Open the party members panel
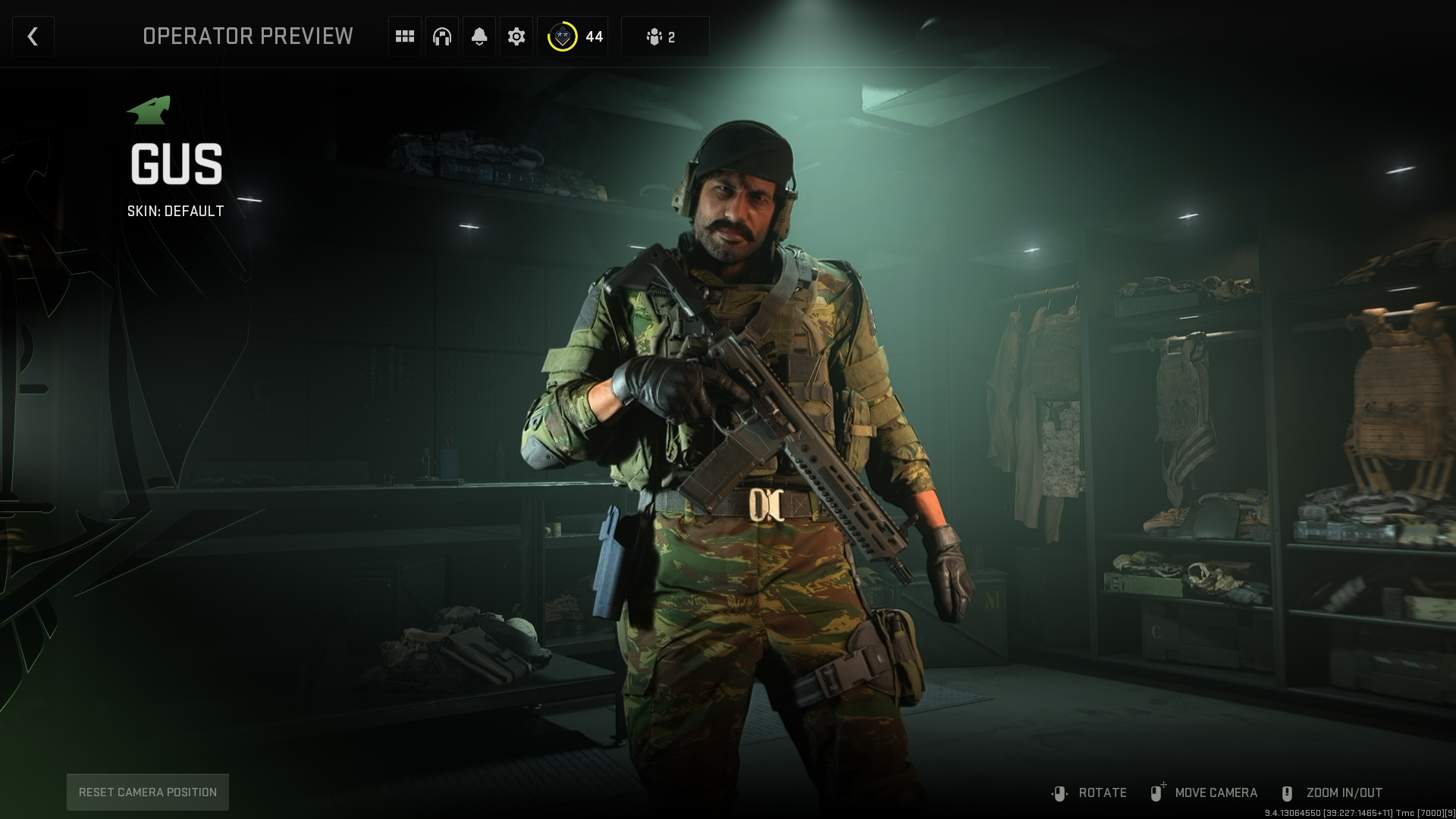The height and width of the screenshot is (819, 1456). coord(664,36)
